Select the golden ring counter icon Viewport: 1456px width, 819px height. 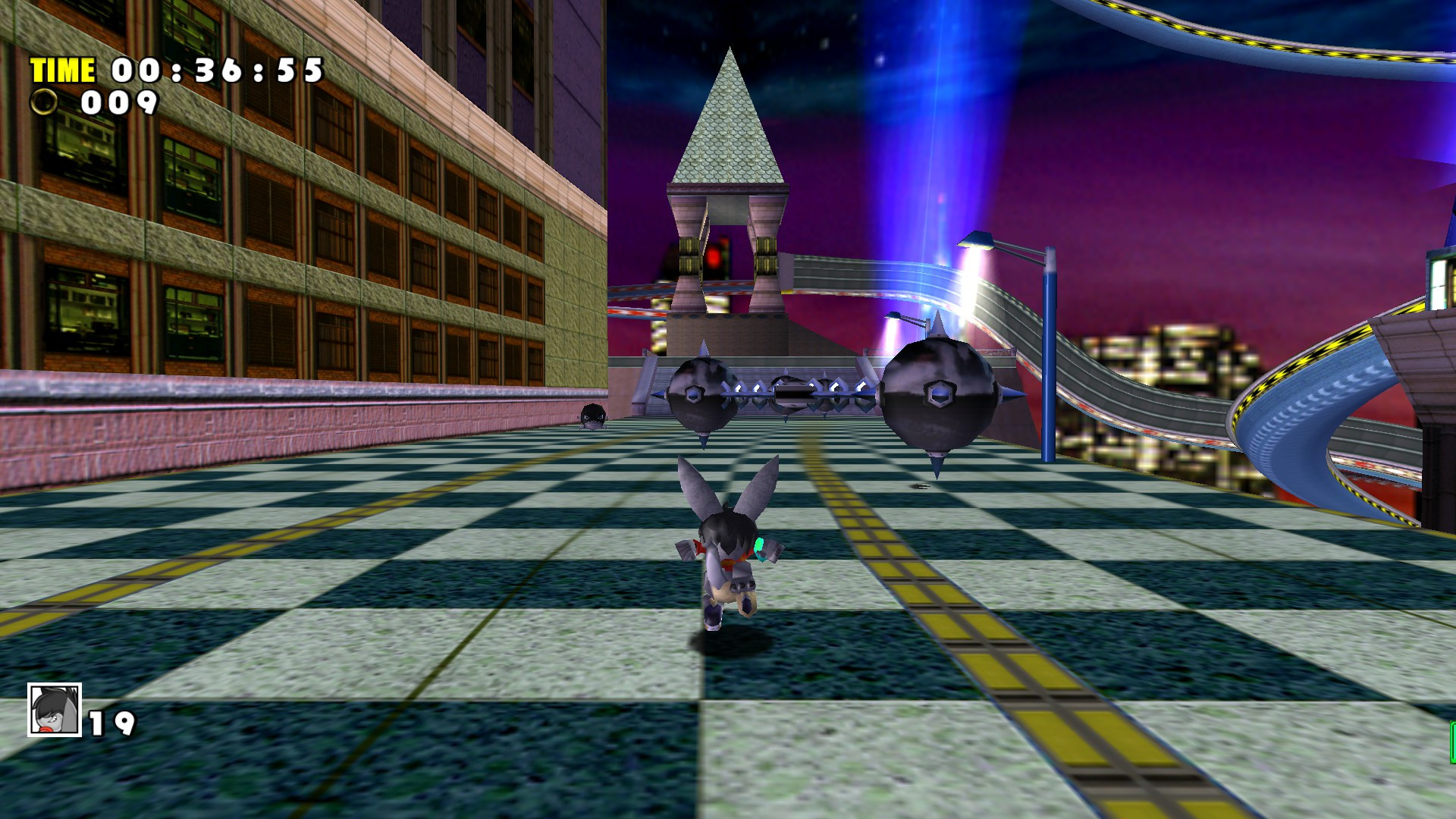(43, 102)
